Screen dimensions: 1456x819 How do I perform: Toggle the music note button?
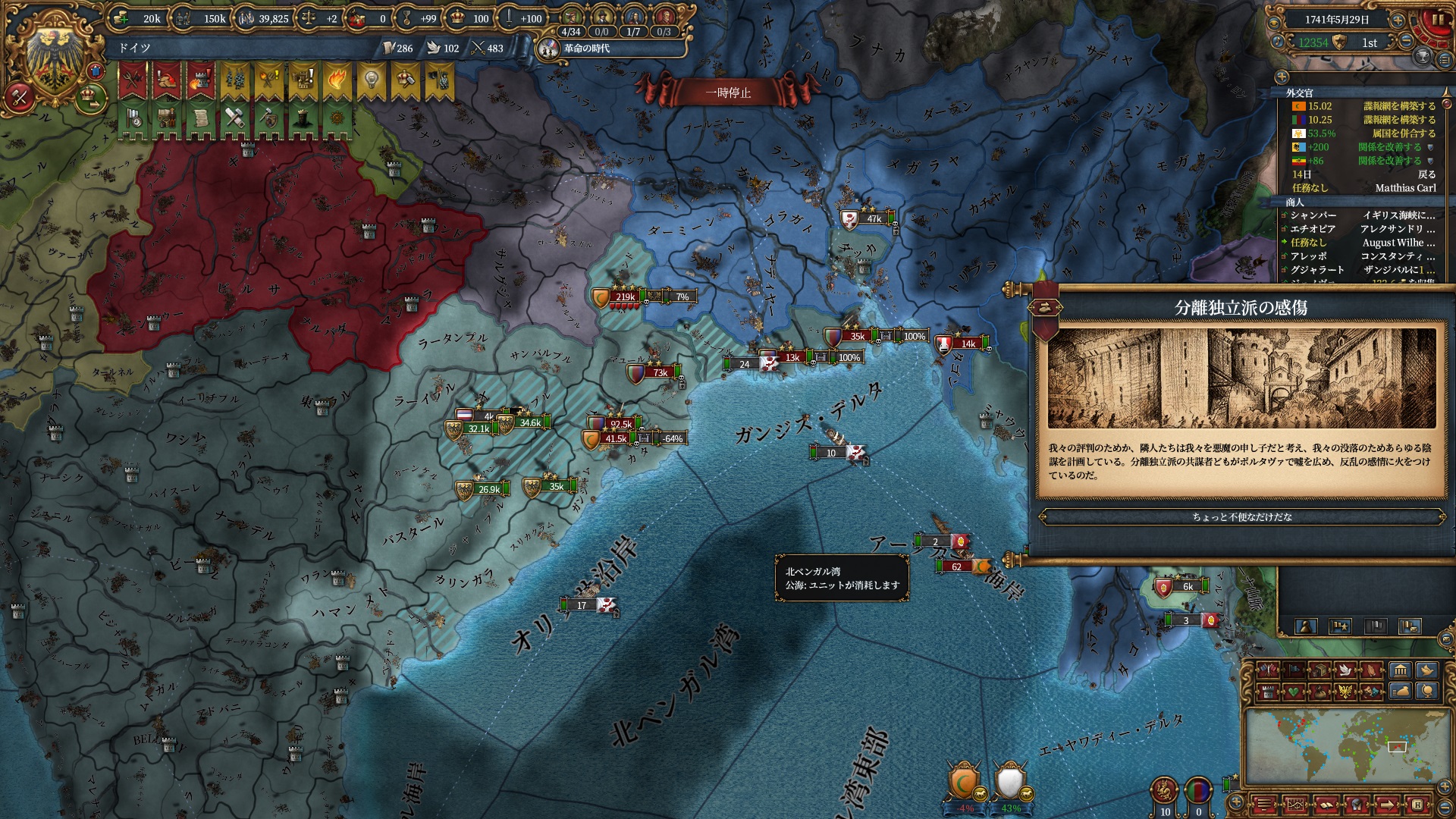pyautogui.click(x=1277, y=42)
